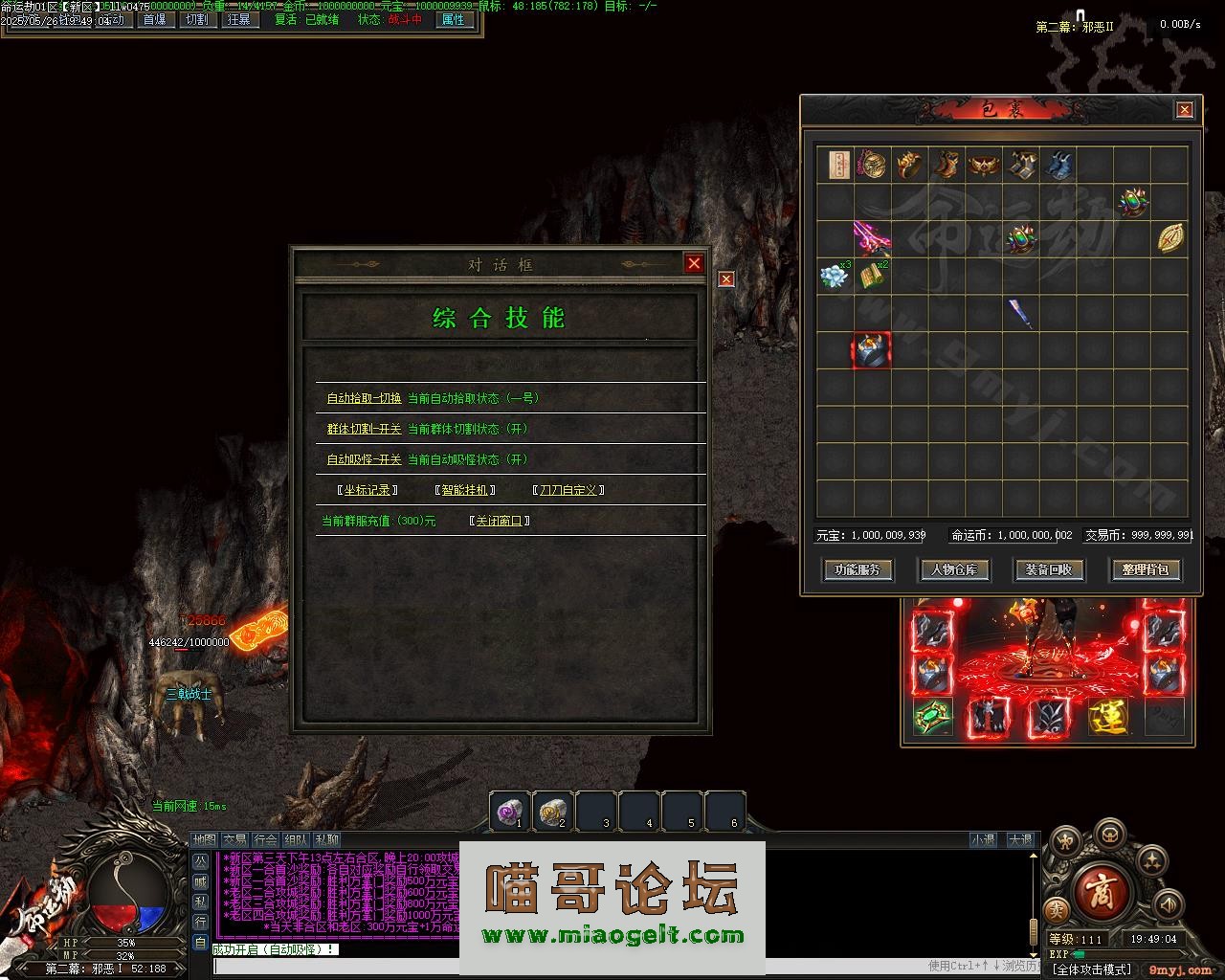The image size is (1225, 980).
Task: Select the red-highlighted helmet in the bag
Action: tap(871, 350)
